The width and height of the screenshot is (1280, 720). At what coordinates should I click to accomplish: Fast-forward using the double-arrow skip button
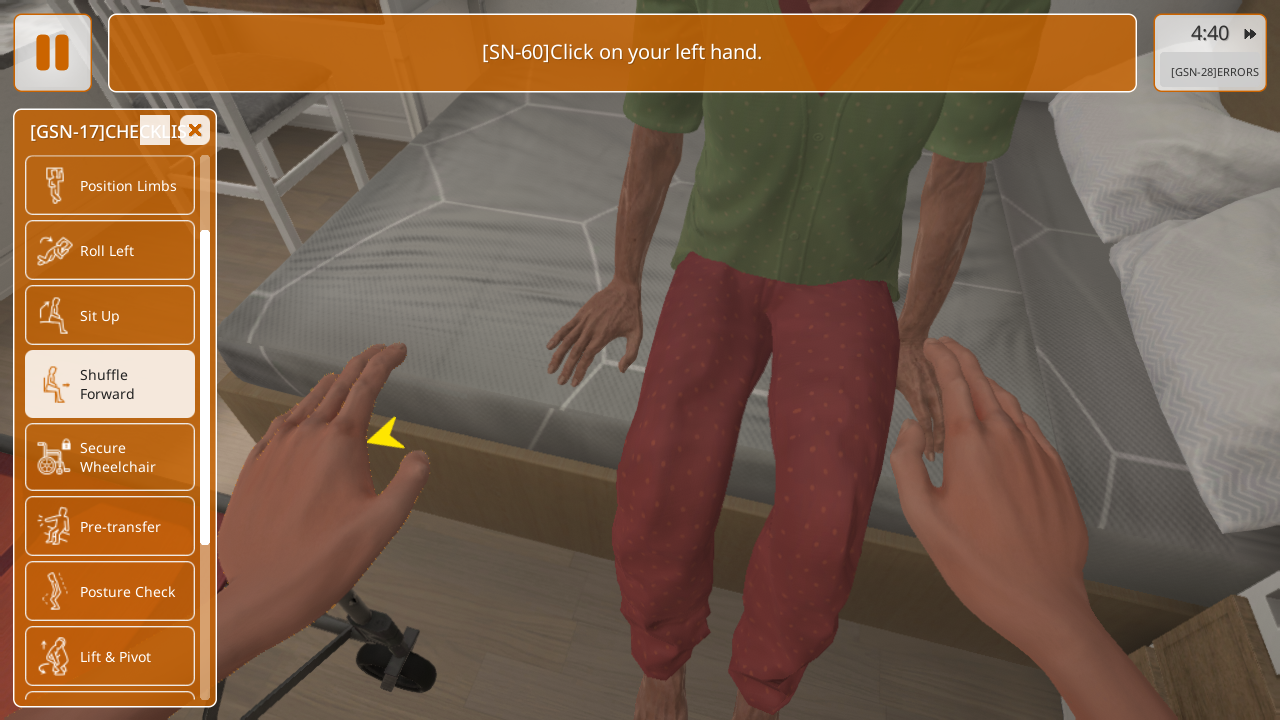pos(1250,34)
